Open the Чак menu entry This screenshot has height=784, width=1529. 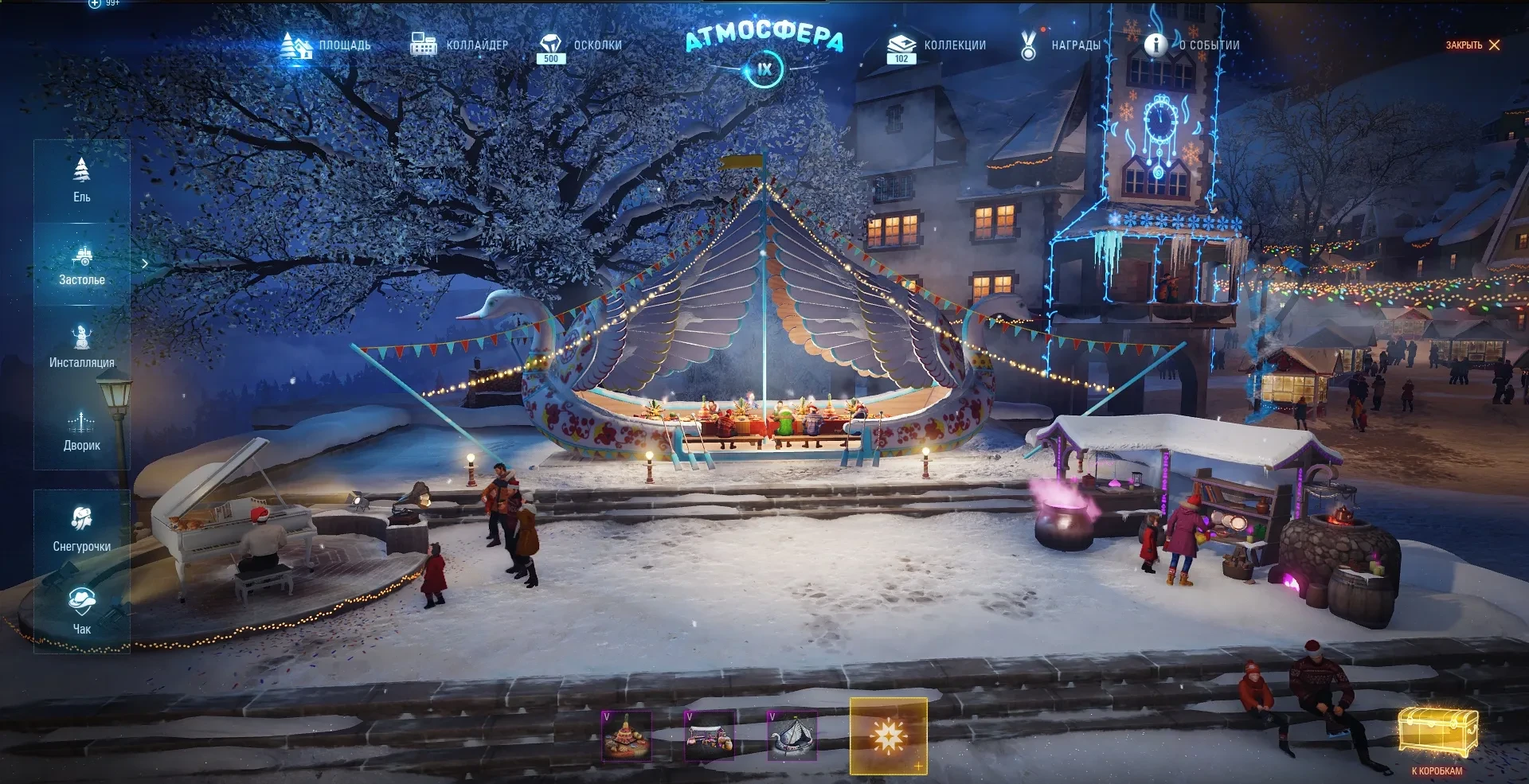82,611
